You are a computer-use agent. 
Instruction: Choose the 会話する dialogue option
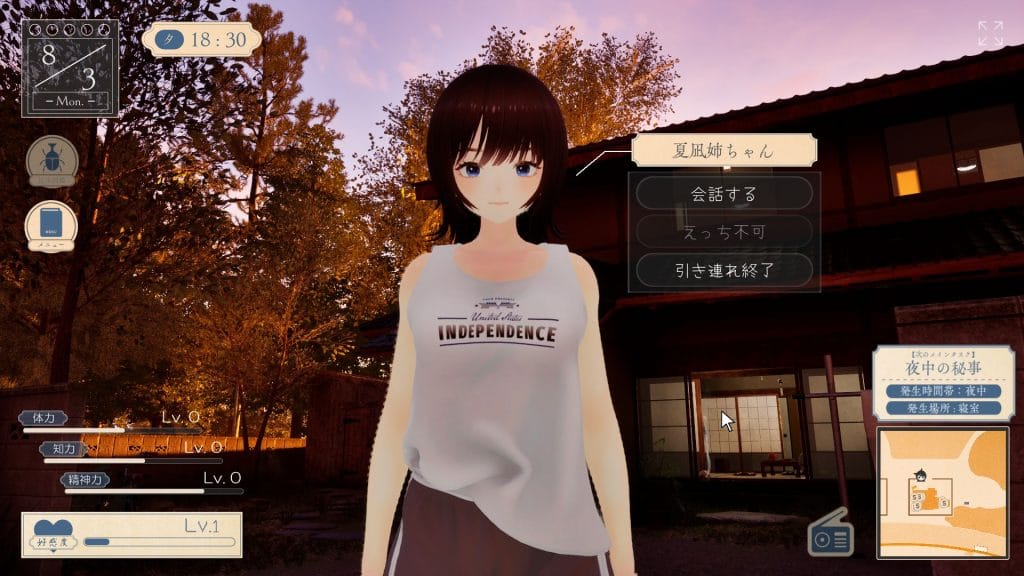tap(724, 193)
